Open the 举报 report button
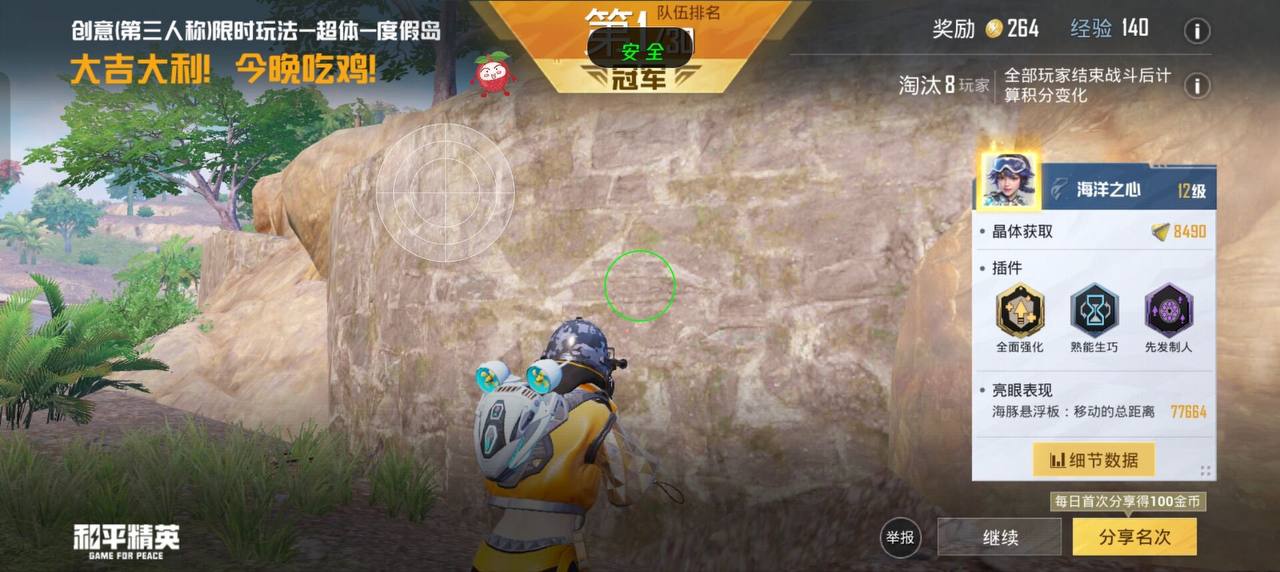 (900, 537)
